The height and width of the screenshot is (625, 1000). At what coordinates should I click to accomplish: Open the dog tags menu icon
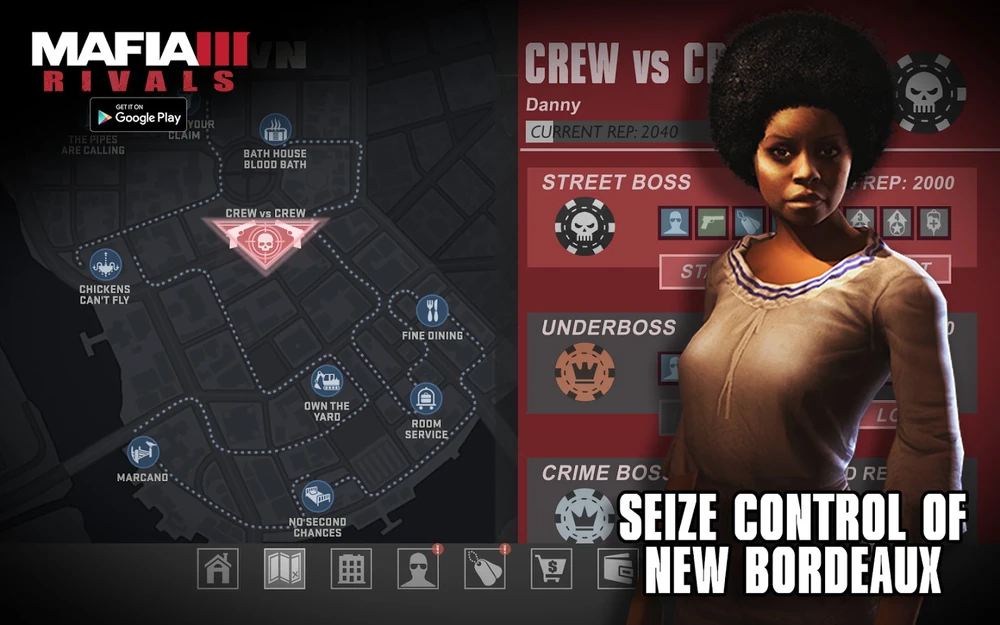click(x=485, y=568)
